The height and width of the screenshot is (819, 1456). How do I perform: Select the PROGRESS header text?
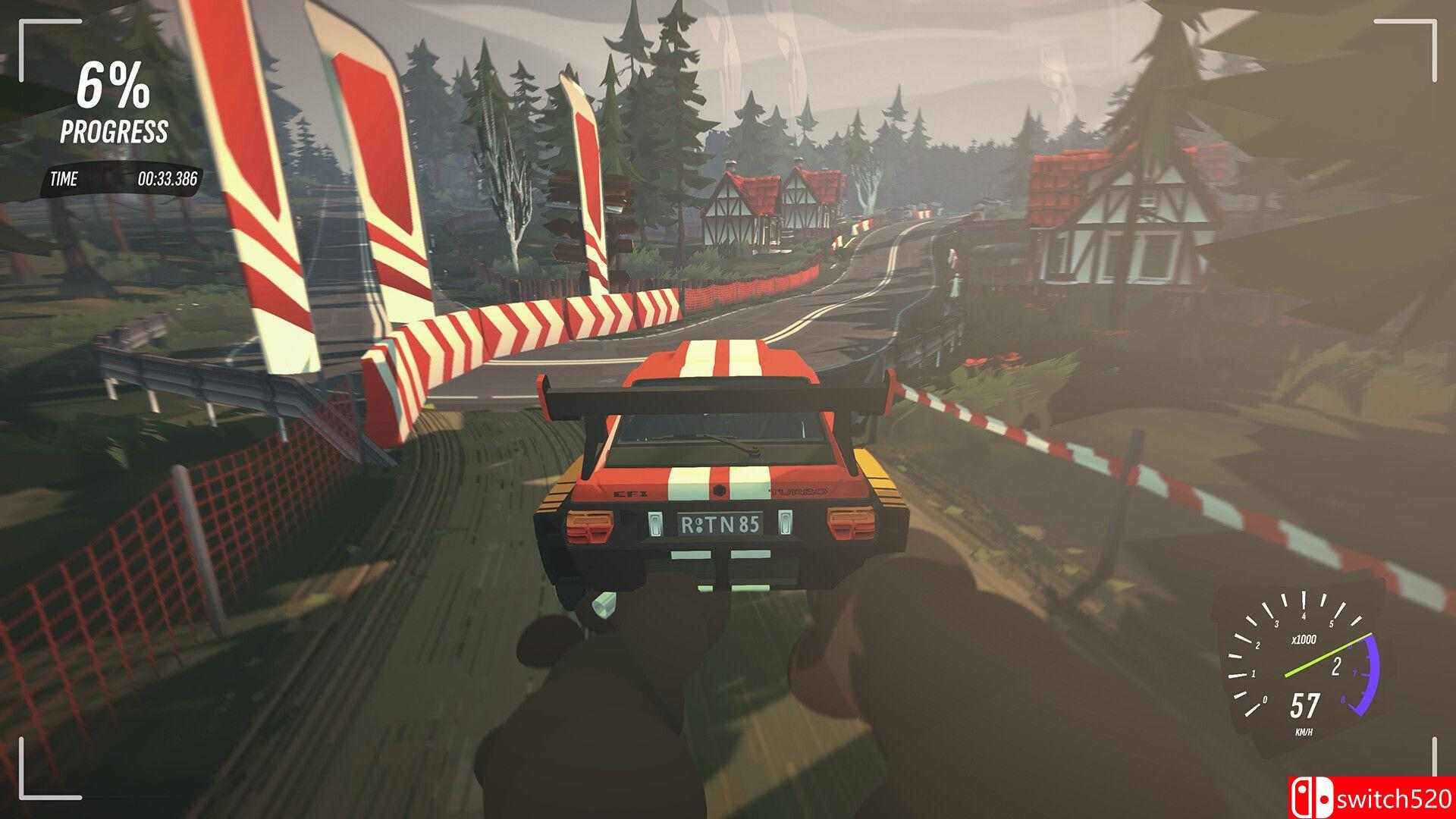coord(114,130)
